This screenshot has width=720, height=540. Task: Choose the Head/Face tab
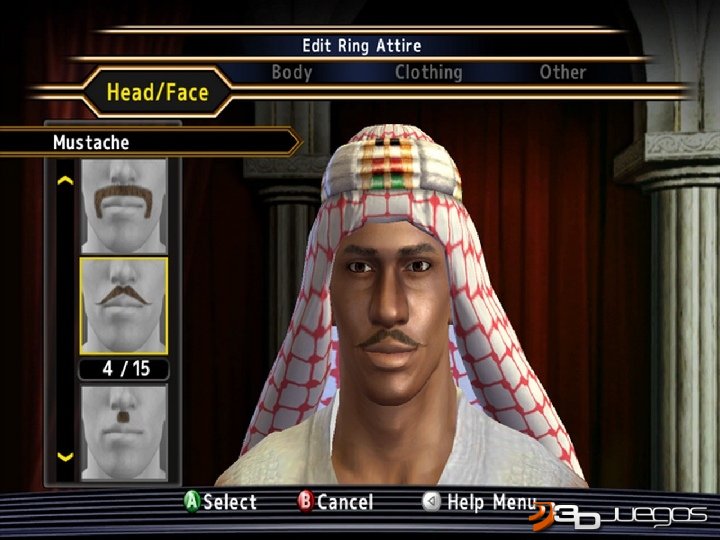[x=158, y=93]
